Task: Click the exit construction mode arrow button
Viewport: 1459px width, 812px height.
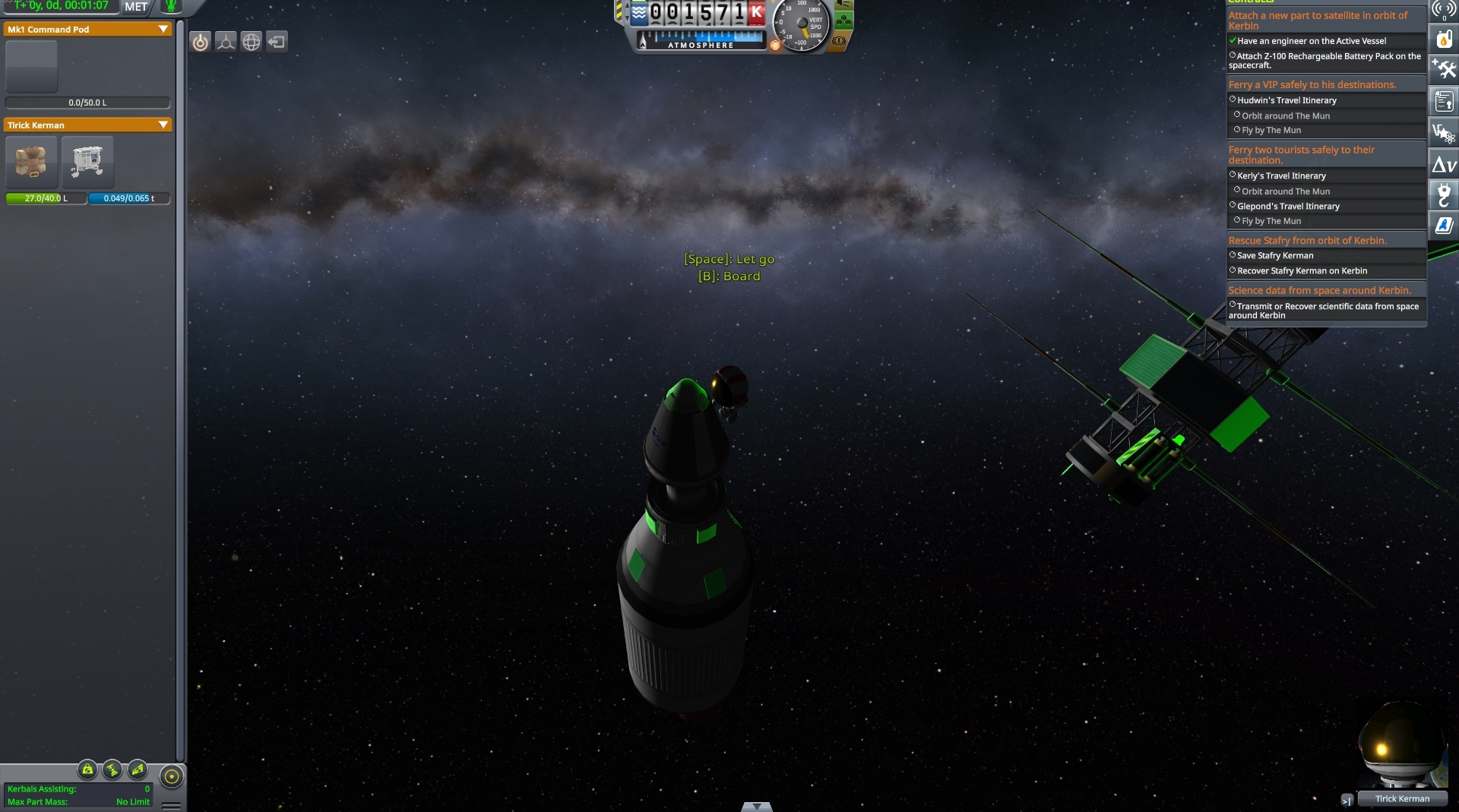Action: [x=277, y=43]
